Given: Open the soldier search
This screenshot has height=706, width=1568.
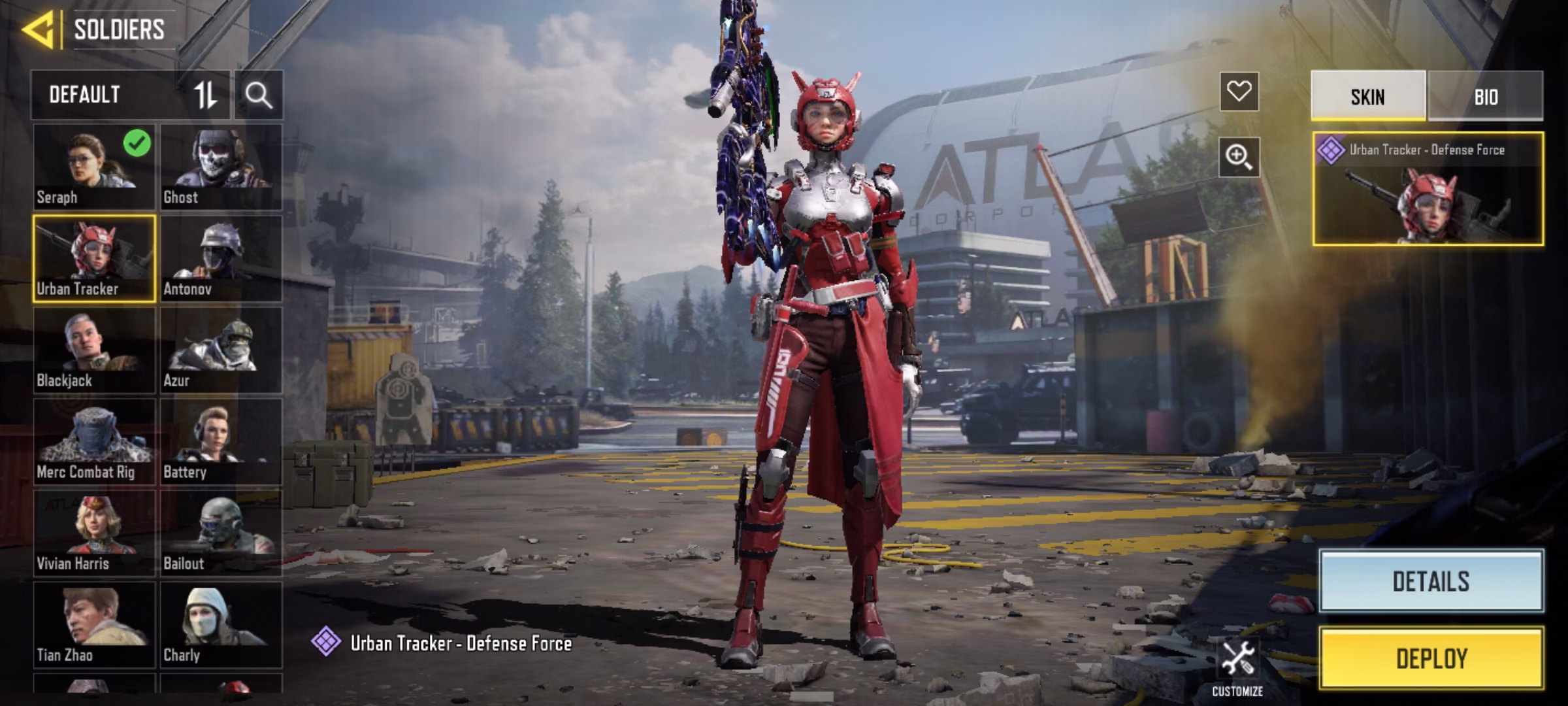Looking at the screenshot, I should [x=259, y=95].
